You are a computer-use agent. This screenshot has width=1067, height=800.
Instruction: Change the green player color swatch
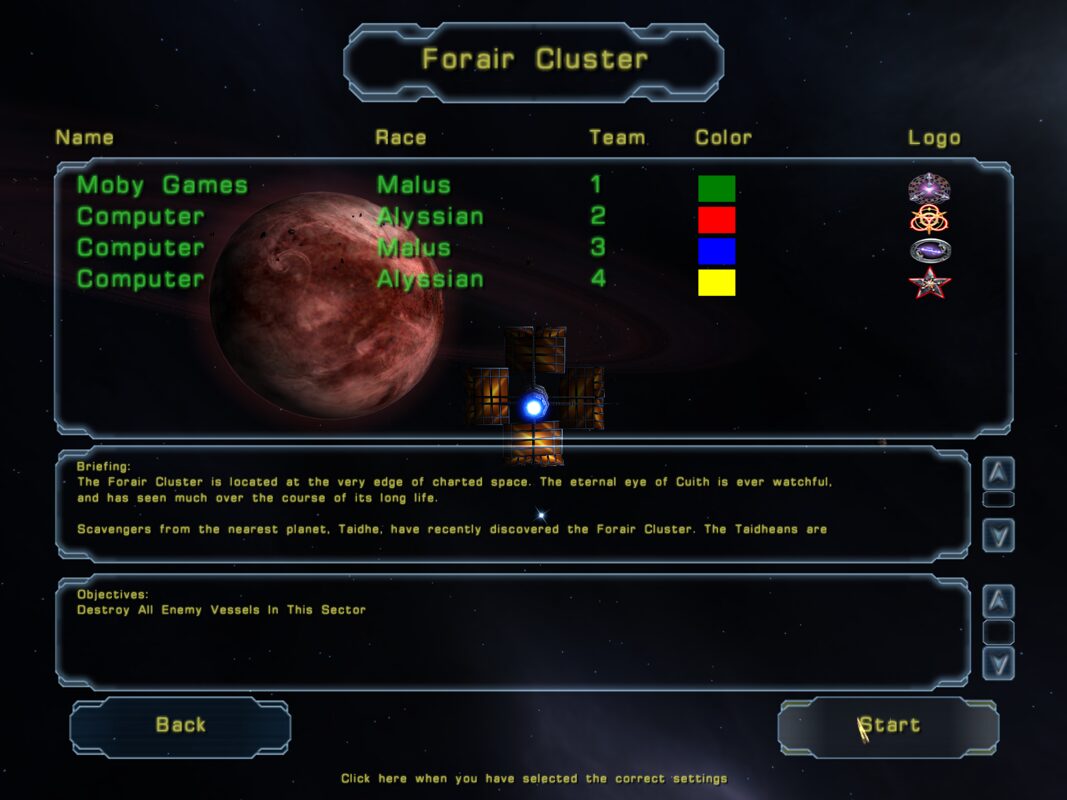tap(716, 188)
